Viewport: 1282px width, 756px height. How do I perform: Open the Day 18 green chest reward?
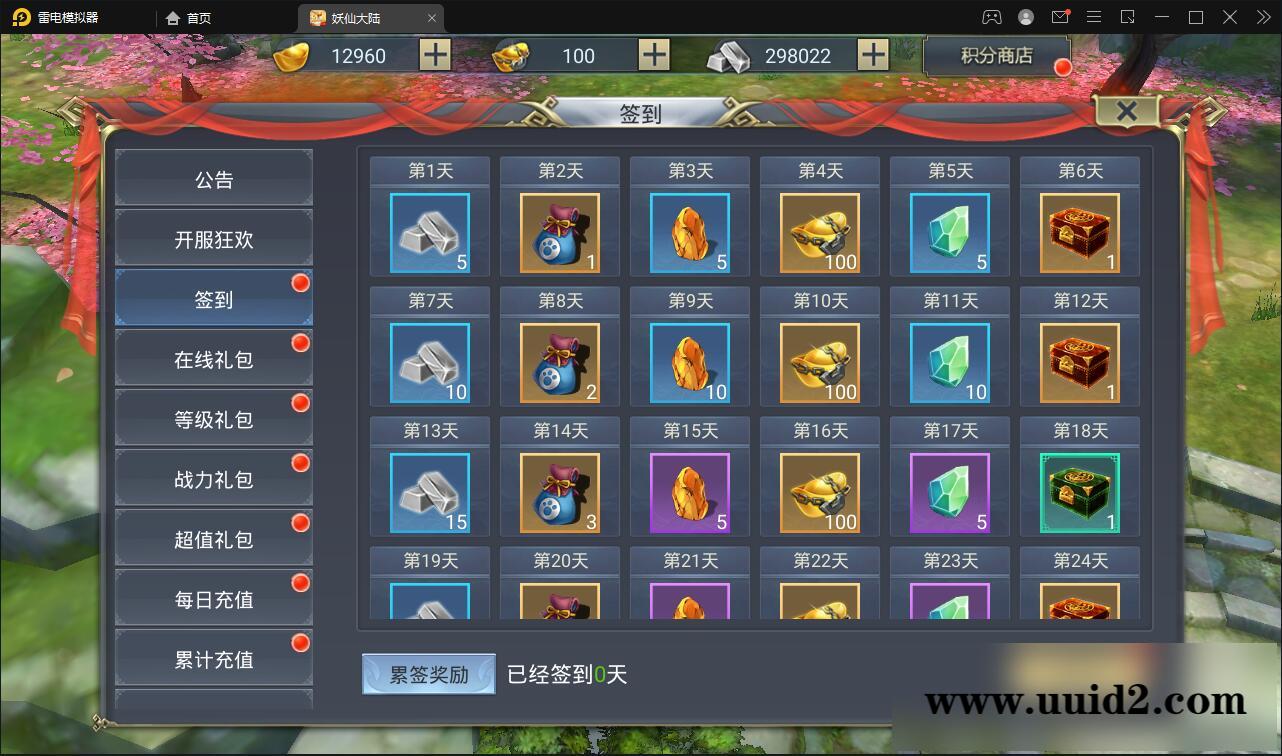(x=1079, y=492)
